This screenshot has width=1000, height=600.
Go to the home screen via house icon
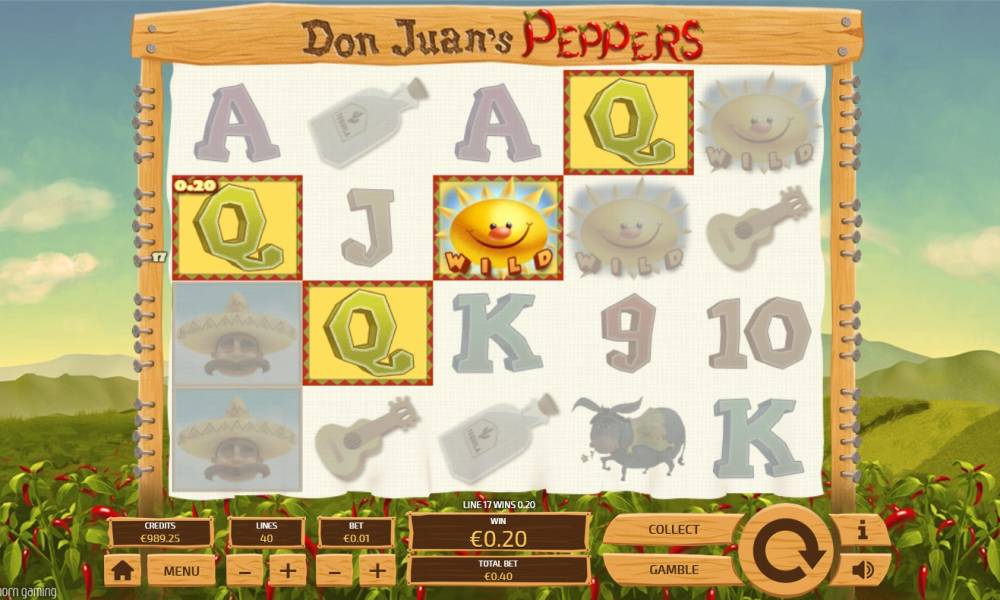point(124,571)
